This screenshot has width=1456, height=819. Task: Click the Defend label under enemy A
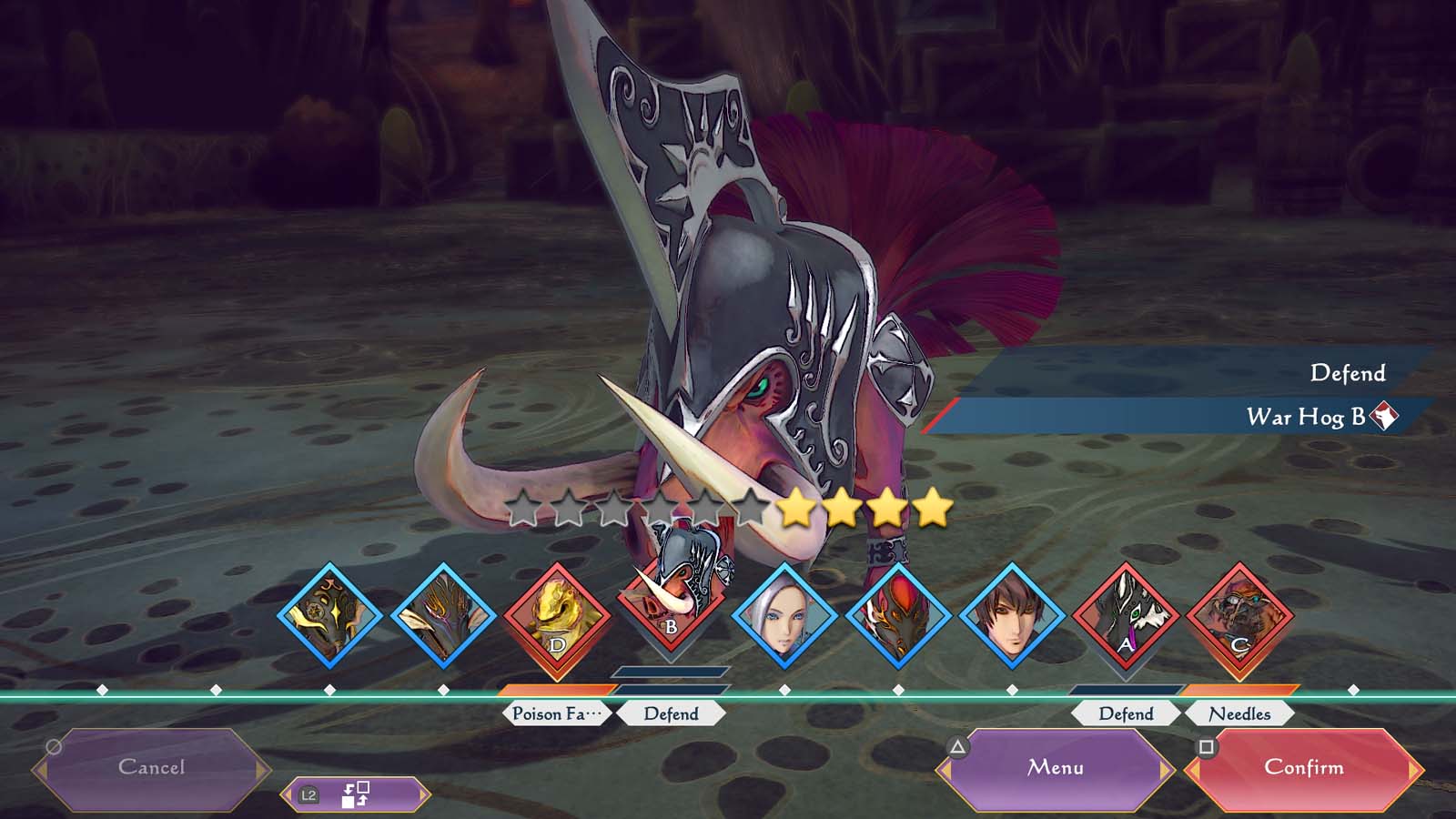(1126, 714)
